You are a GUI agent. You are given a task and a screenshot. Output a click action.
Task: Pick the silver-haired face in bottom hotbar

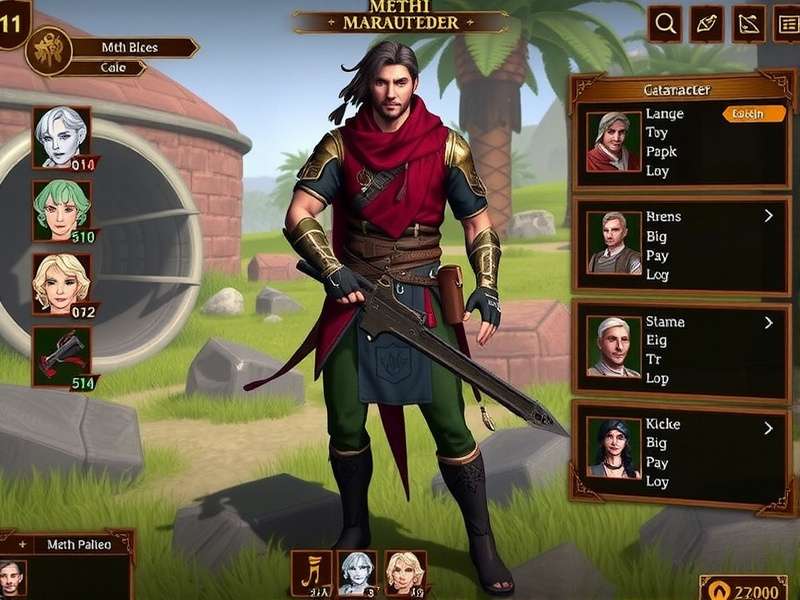pos(357,573)
